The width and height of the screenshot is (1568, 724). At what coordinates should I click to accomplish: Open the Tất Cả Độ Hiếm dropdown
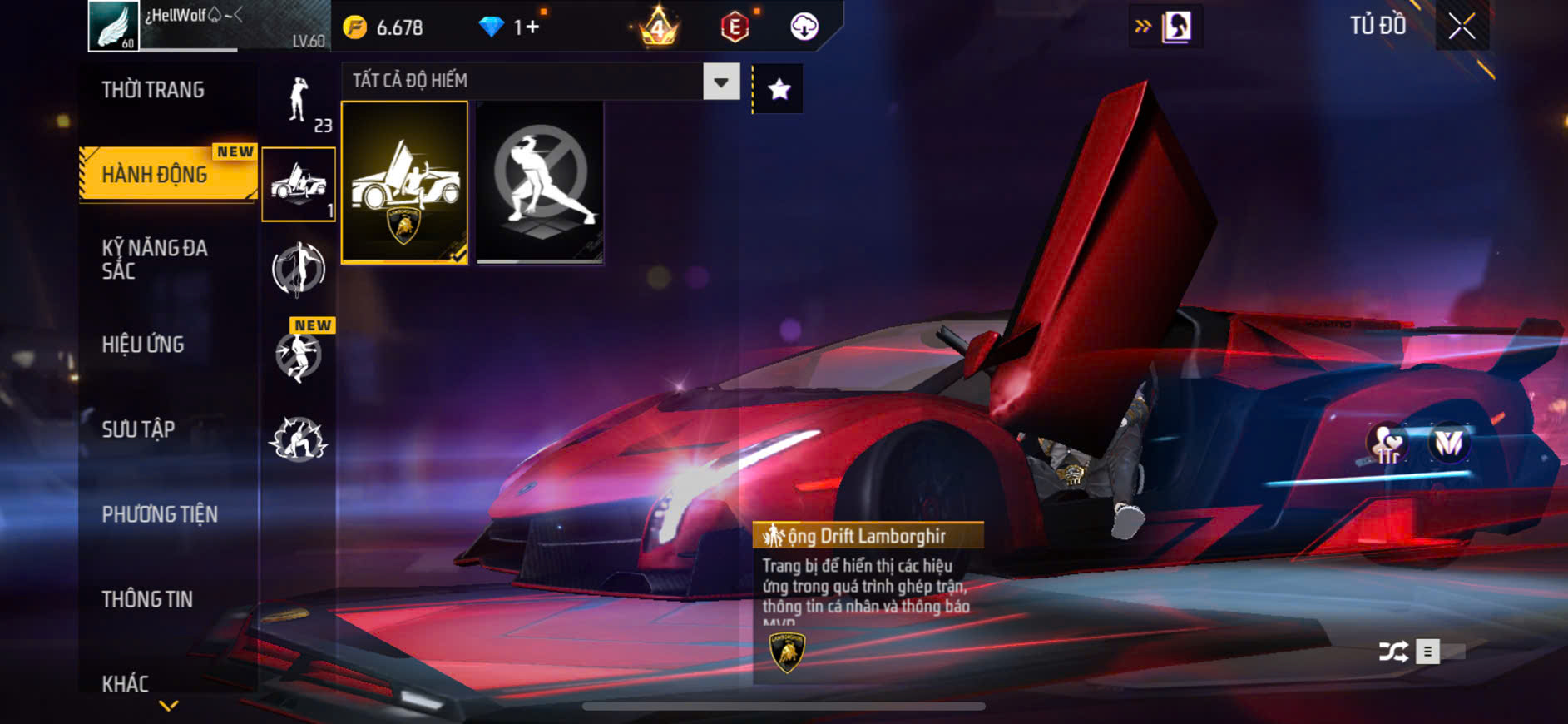coord(720,82)
